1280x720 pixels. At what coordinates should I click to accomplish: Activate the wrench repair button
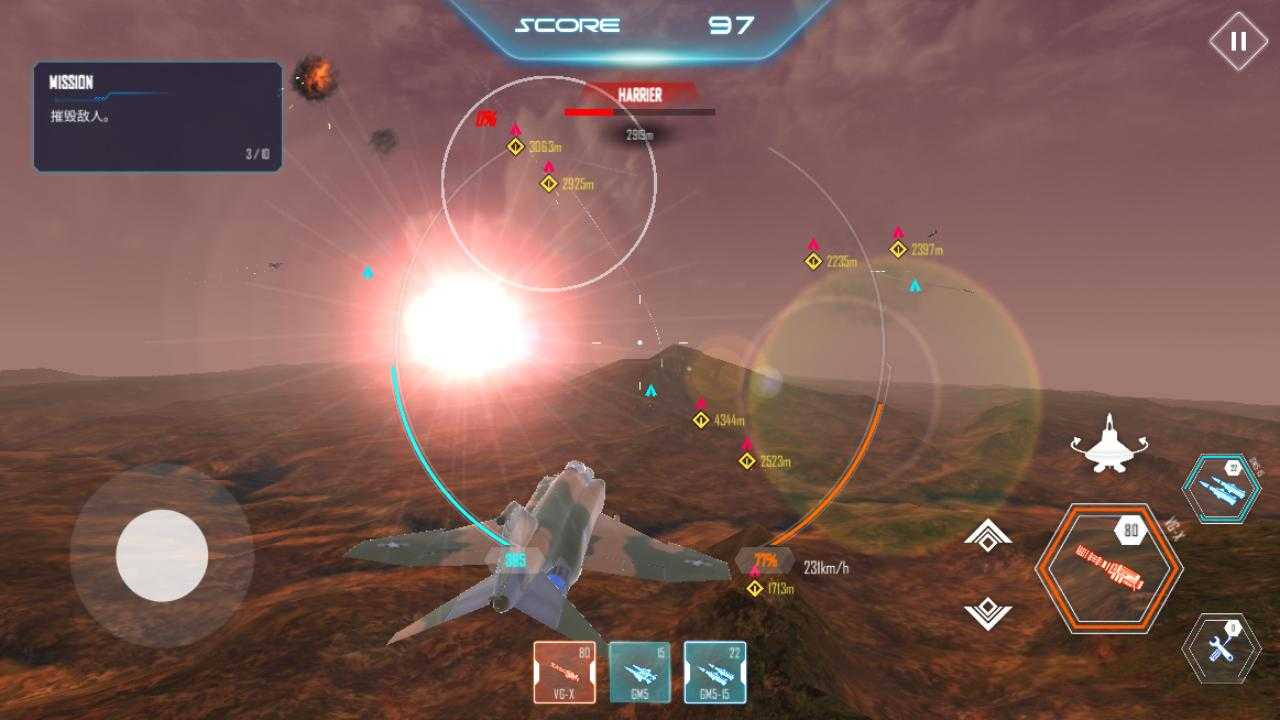tap(1221, 648)
